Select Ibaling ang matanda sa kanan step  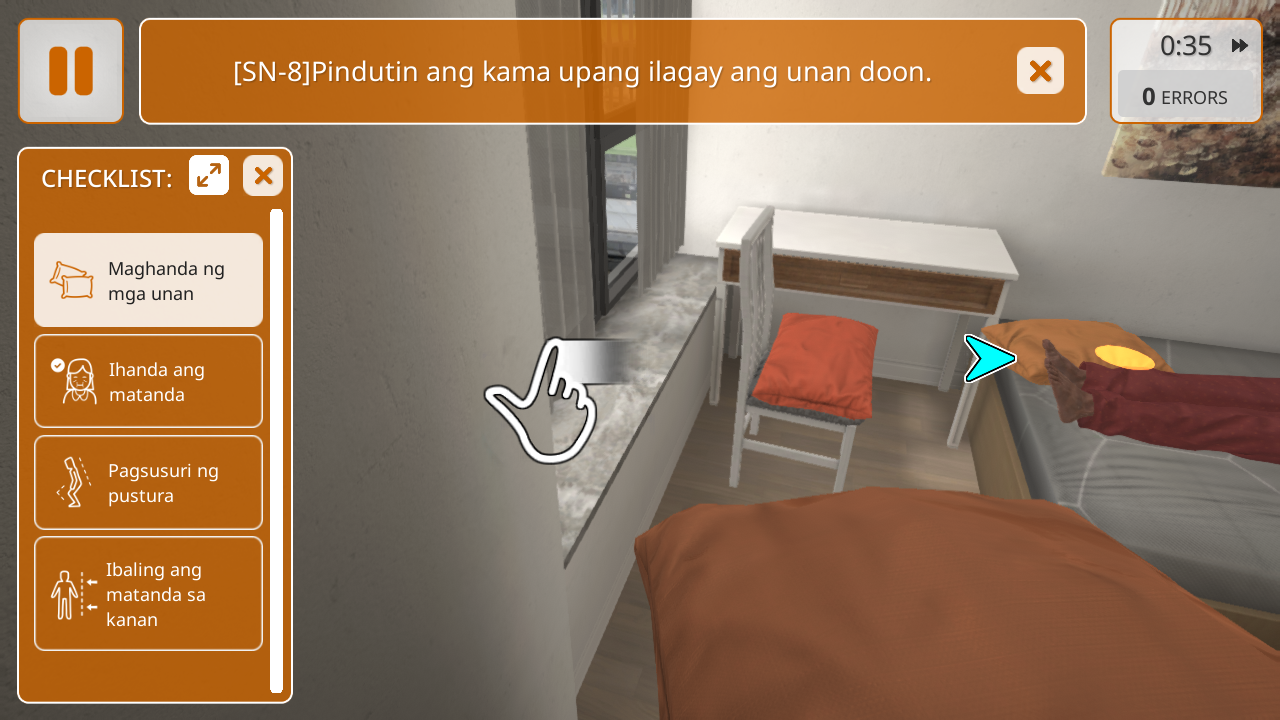[x=149, y=594]
